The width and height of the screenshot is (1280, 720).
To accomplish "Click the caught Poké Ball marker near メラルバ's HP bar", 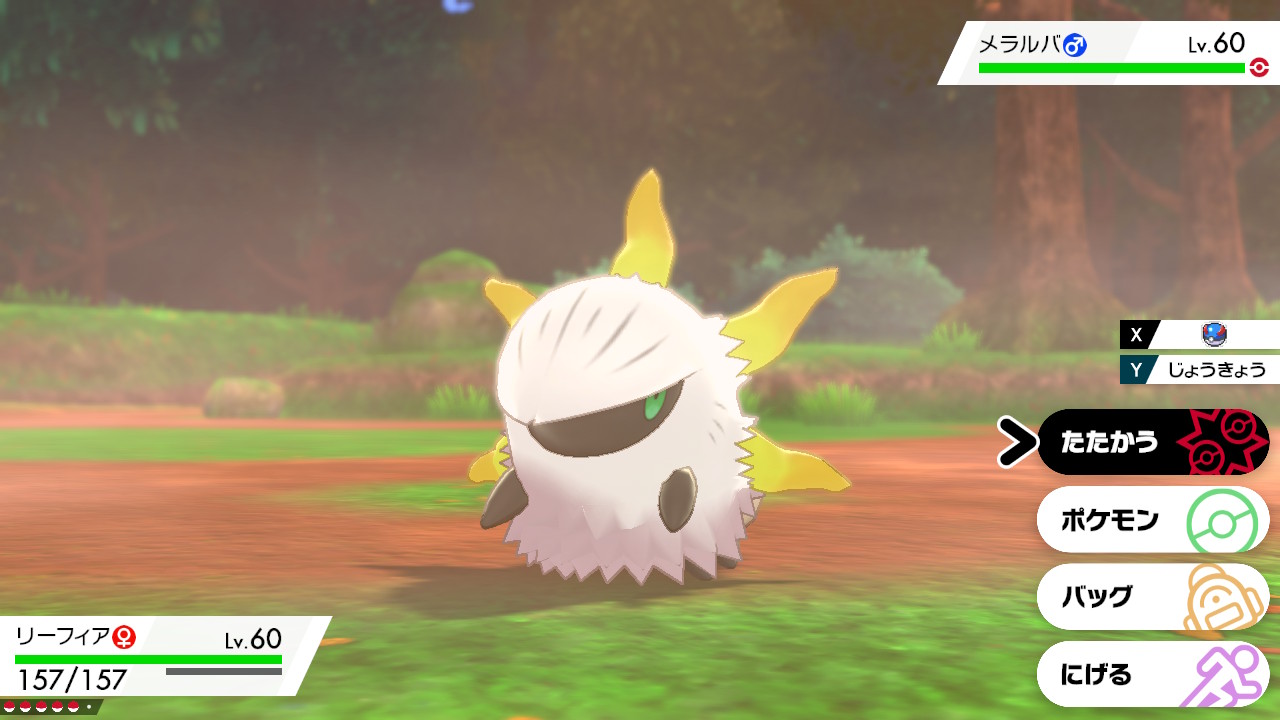I will coord(1258,66).
